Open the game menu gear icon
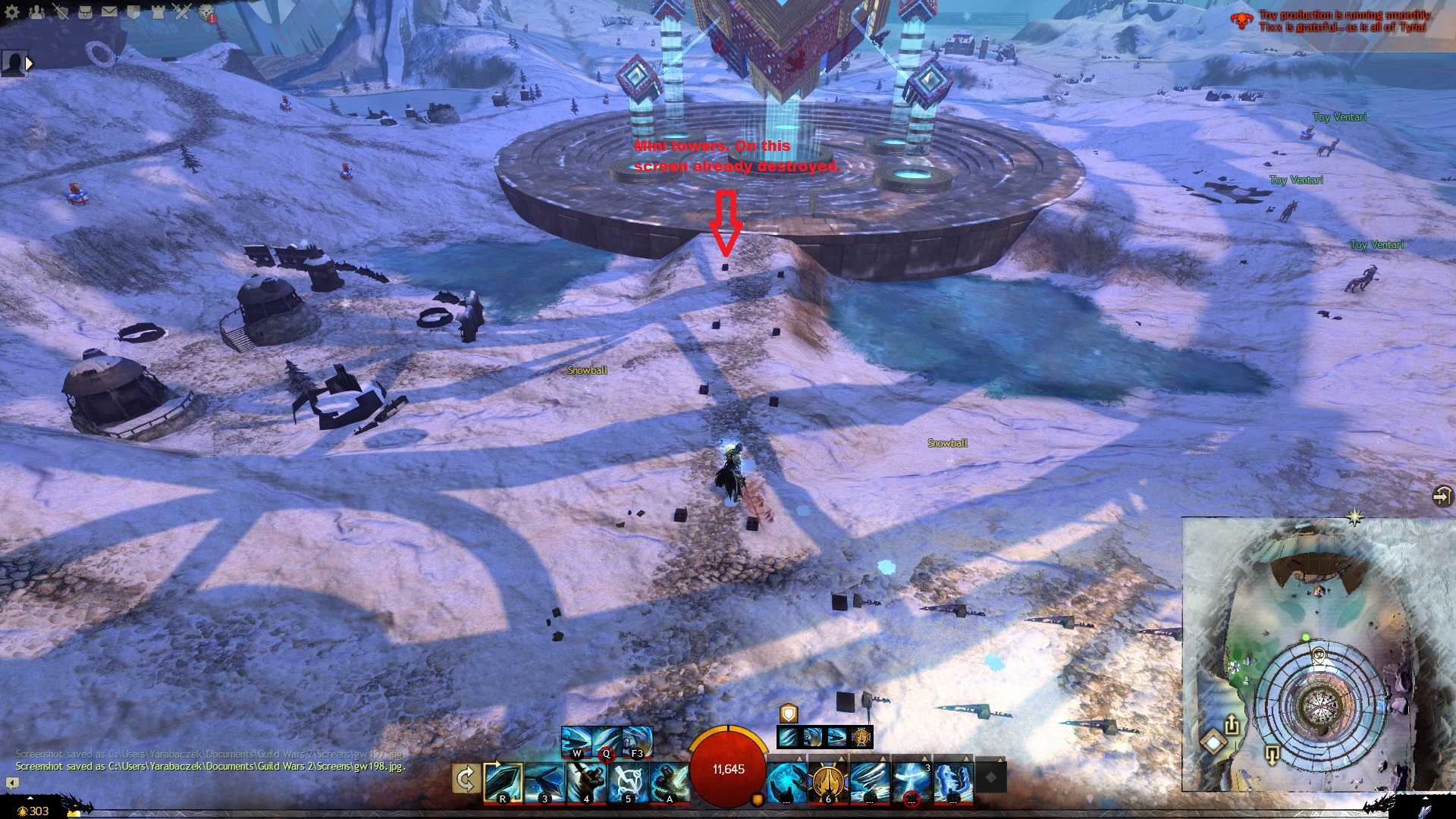 (x=12, y=11)
